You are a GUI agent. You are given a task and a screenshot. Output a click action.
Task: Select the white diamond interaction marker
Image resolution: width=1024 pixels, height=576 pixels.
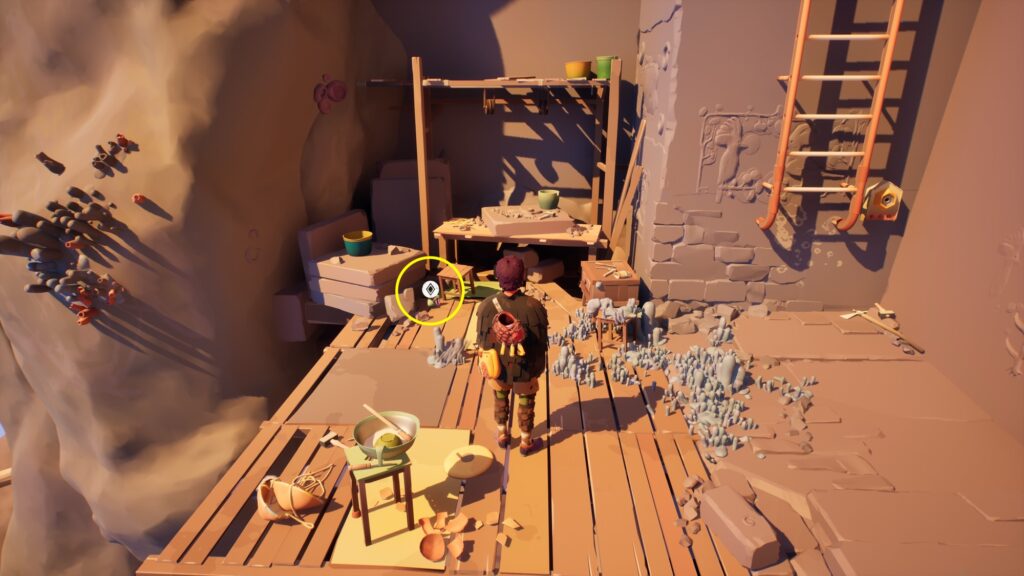pyautogui.click(x=429, y=290)
